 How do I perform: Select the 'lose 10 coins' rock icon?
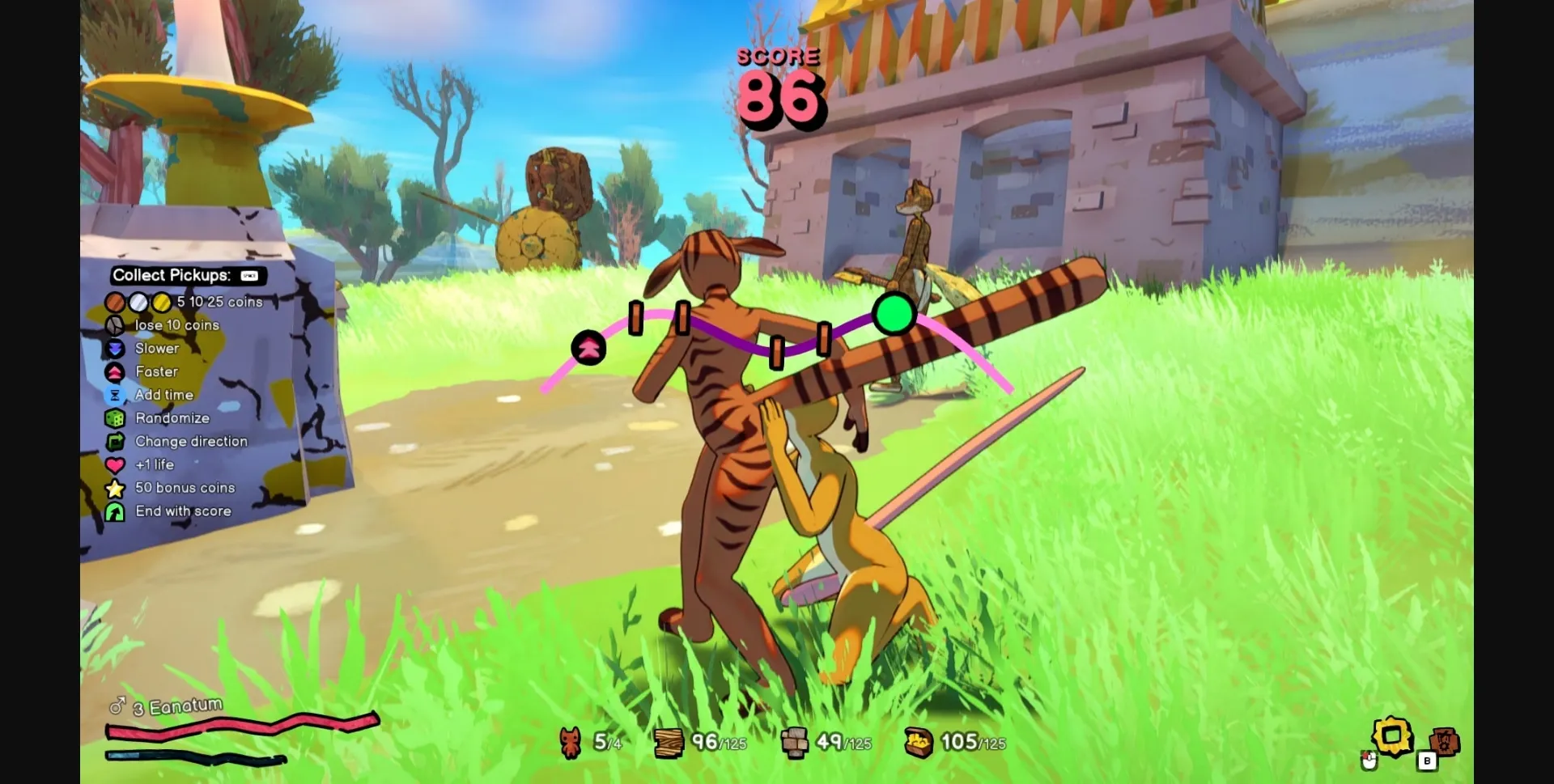point(116,325)
